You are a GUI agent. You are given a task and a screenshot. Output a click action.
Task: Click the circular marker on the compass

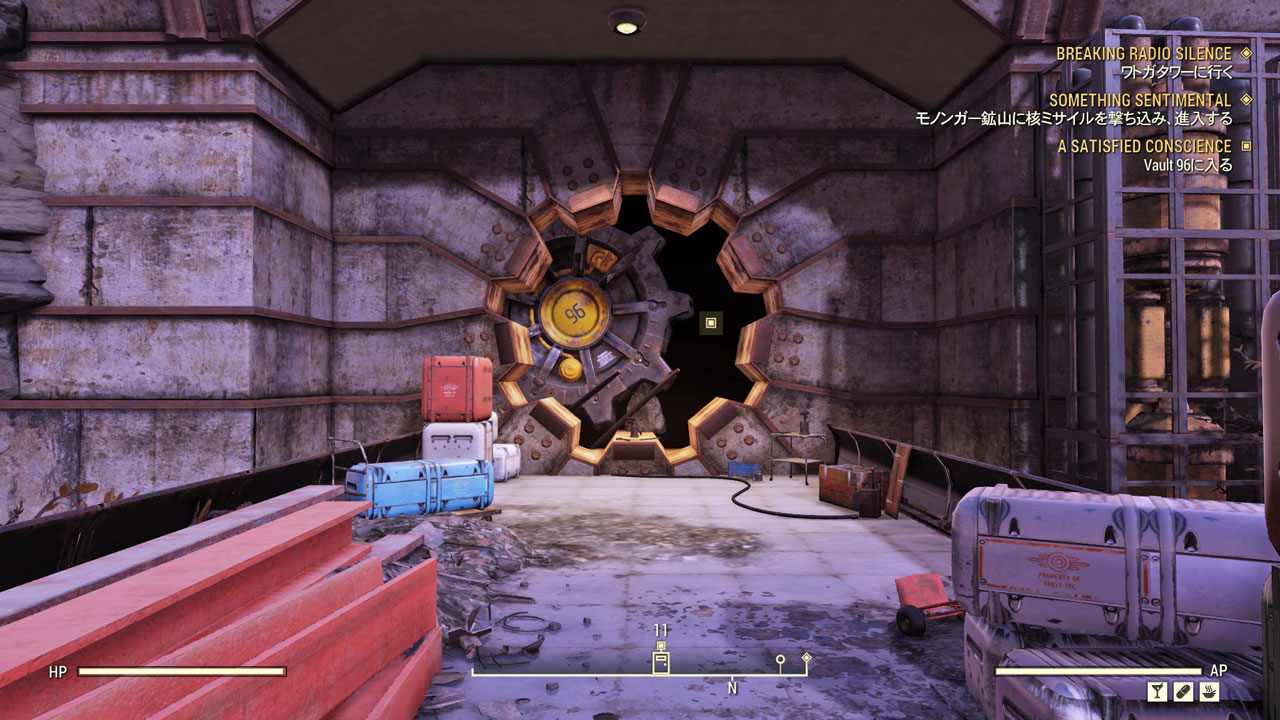(780, 660)
